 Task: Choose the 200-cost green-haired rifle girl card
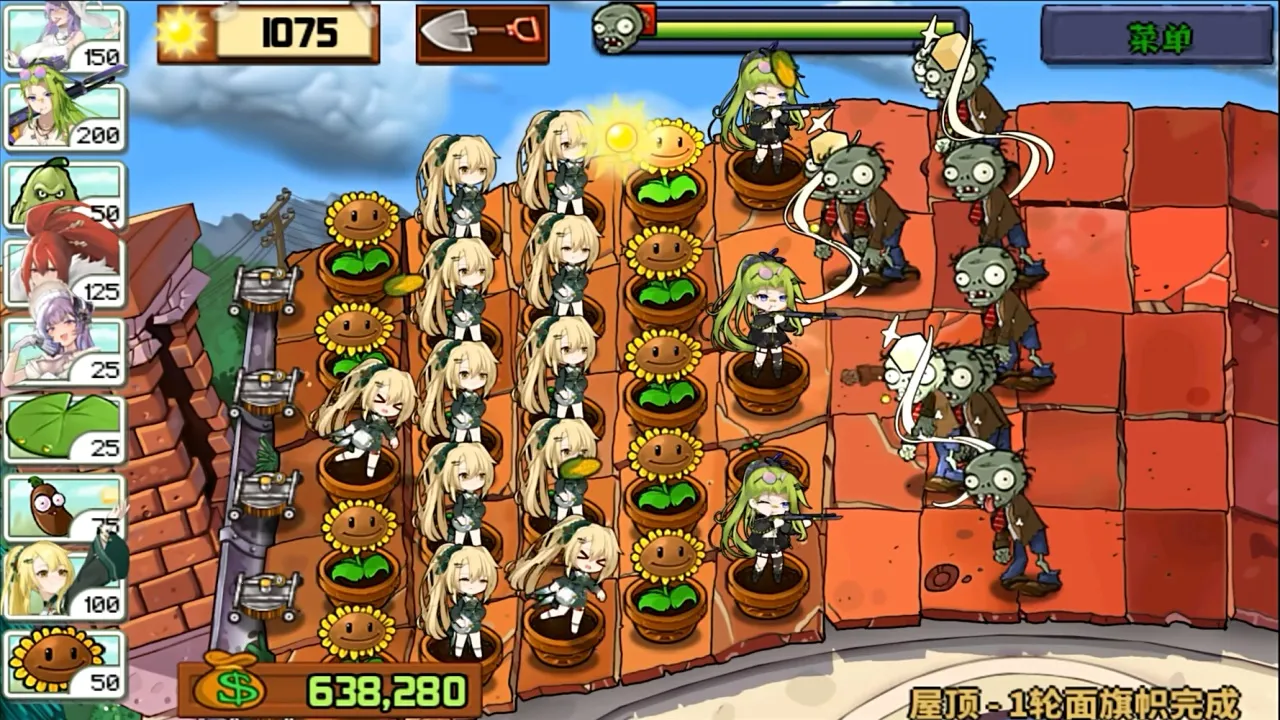[65, 116]
